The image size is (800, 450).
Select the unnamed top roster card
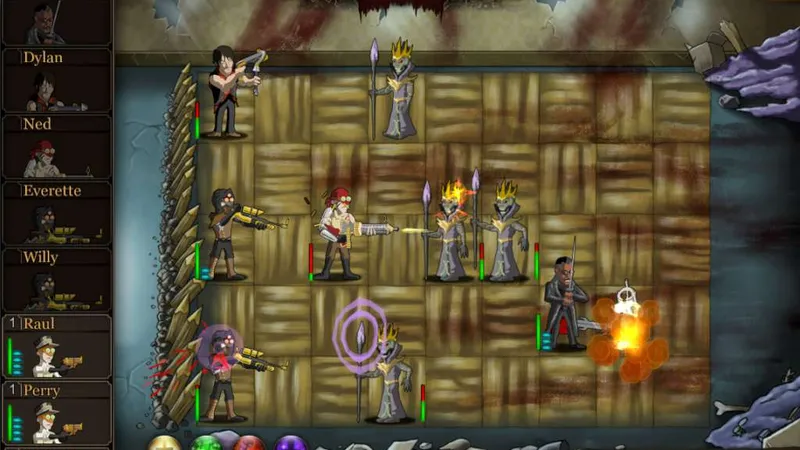tap(55, 22)
